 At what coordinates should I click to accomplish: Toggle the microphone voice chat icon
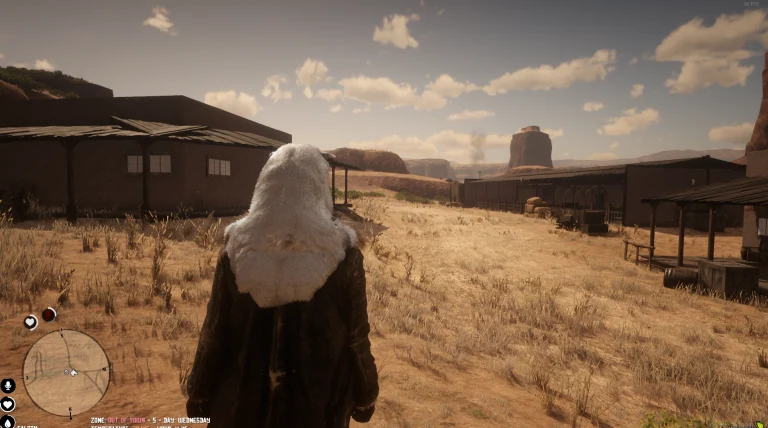coord(8,385)
